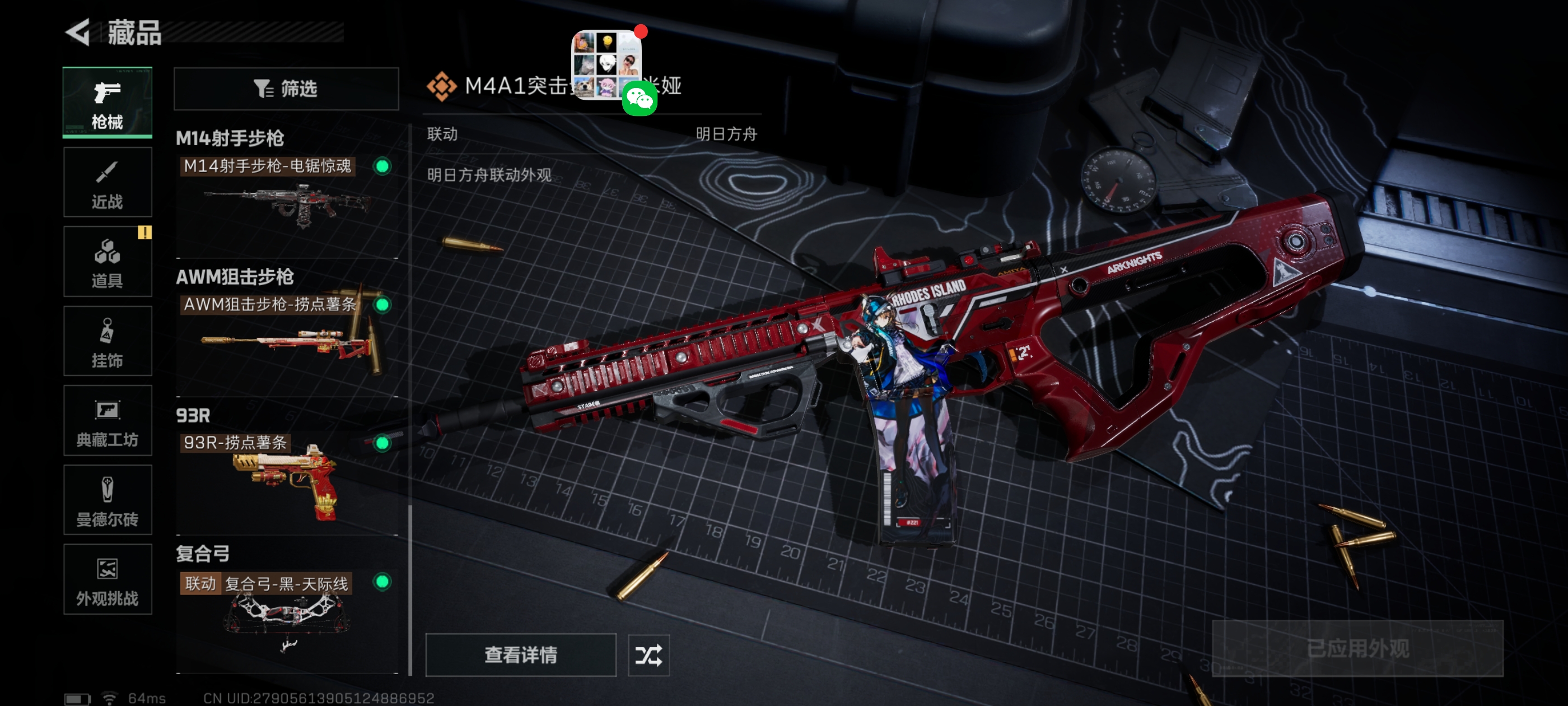View details with the 查看详情 button
This screenshot has height=706, width=1568.
coord(520,655)
